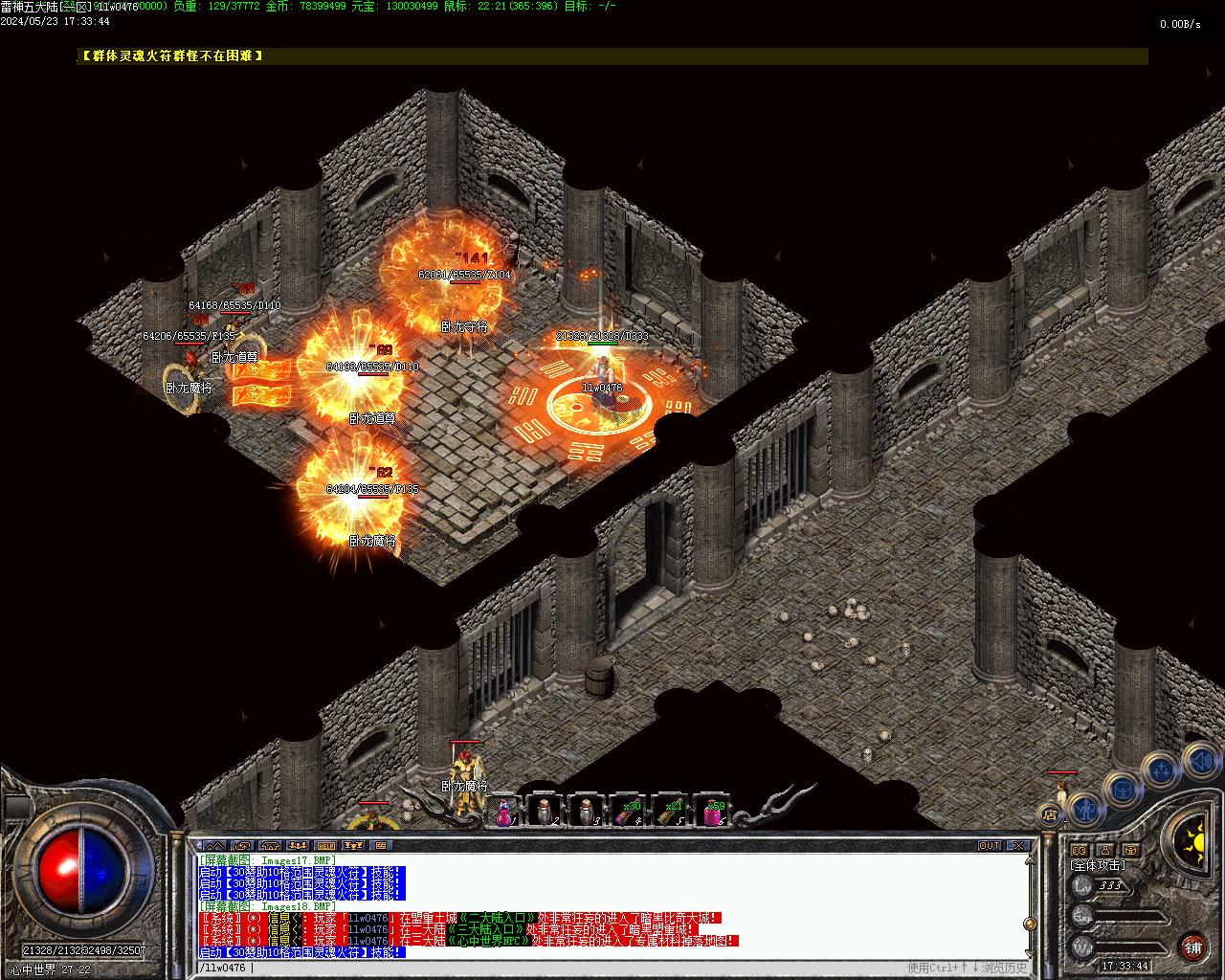Click the chat scrollbar gold knob
Screen dimensions: 1225x980
click(1030, 924)
